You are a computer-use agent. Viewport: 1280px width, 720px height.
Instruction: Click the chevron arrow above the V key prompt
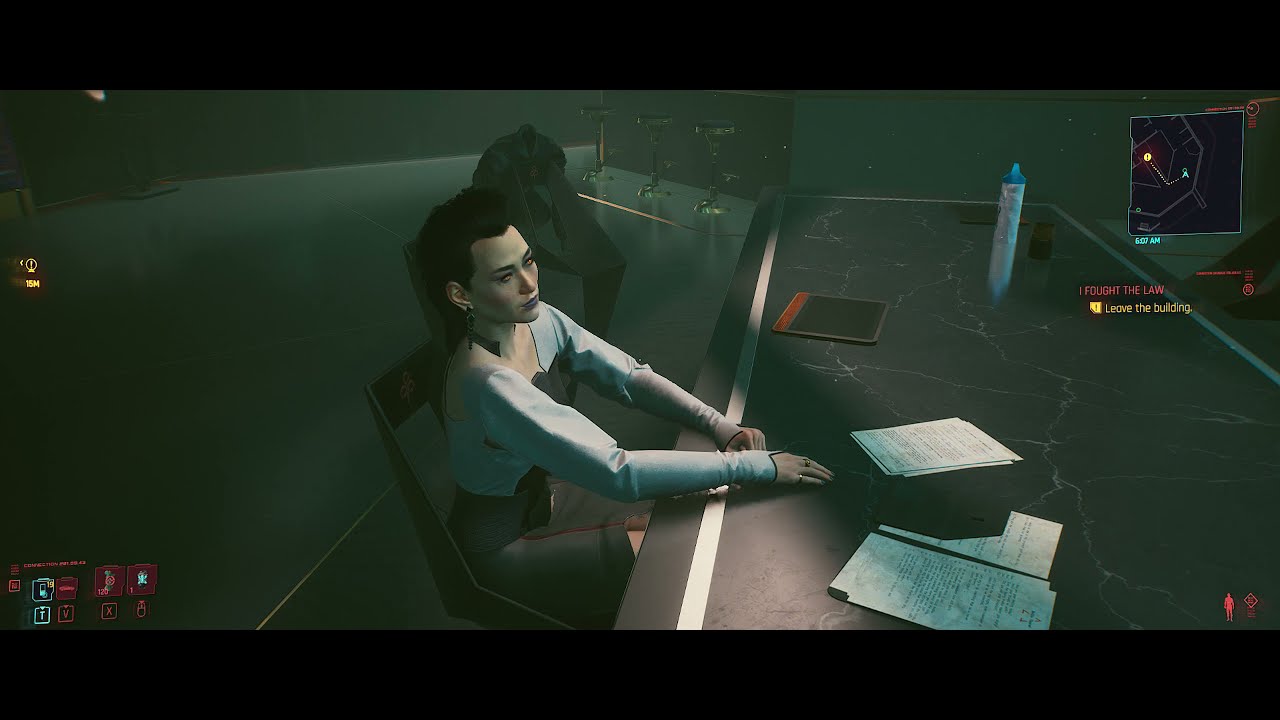[x=67, y=606]
